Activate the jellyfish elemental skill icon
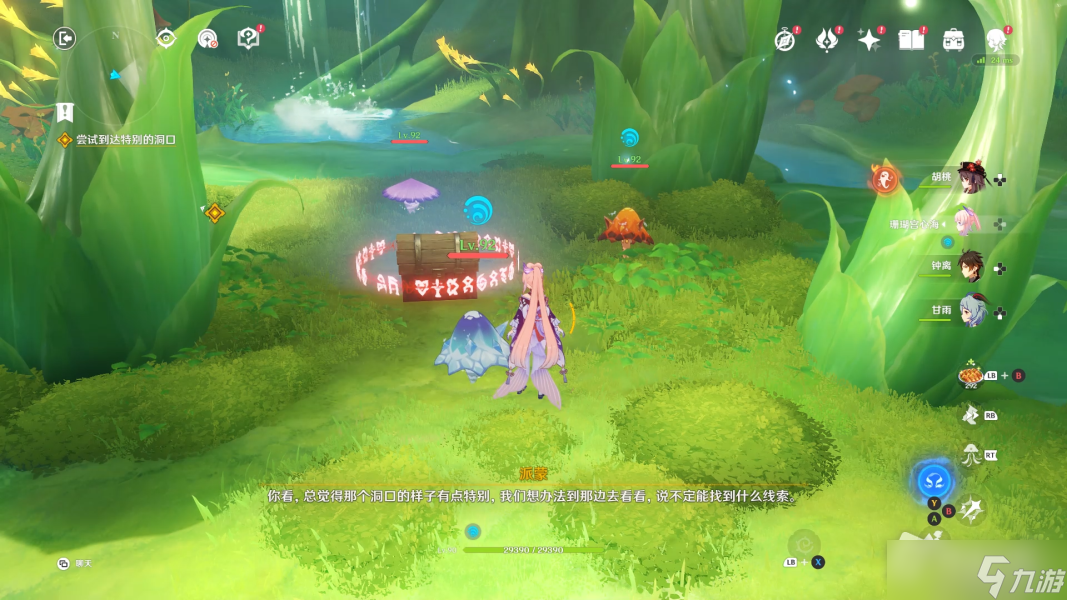The image size is (1067, 600). pyautogui.click(x=970, y=455)
